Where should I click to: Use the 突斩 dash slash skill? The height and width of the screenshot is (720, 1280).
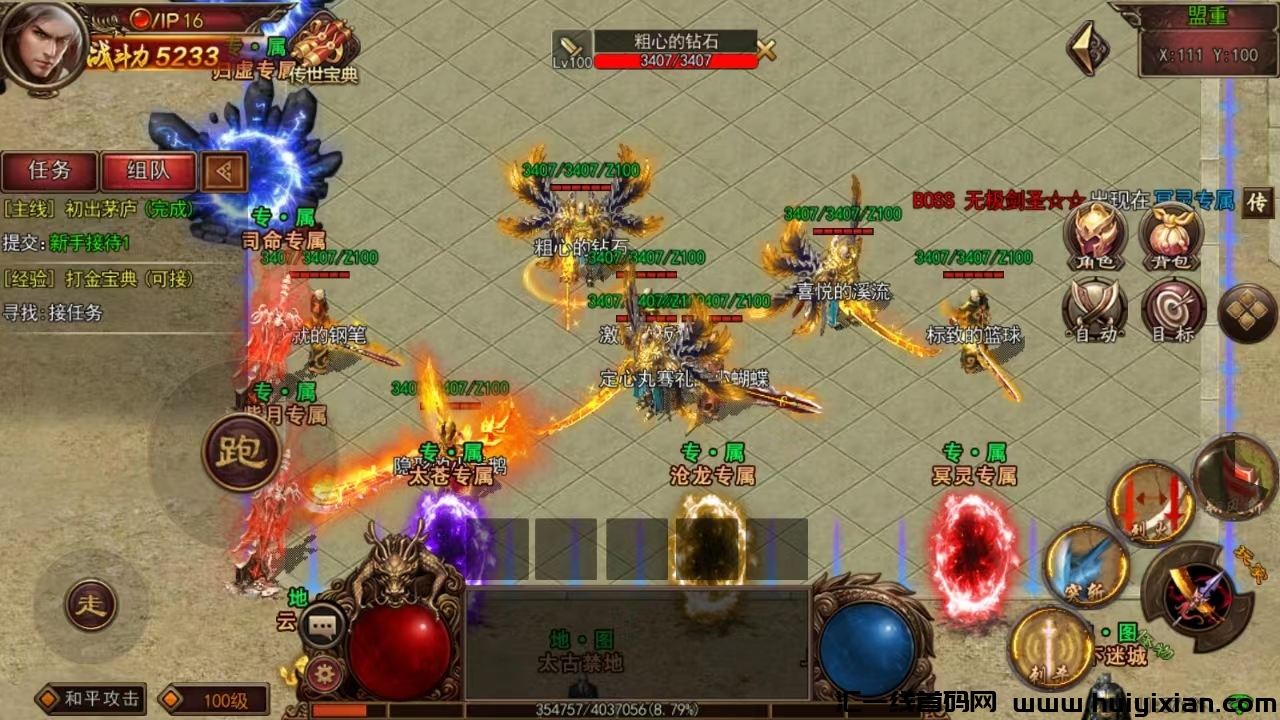(x=1087, y=566)
